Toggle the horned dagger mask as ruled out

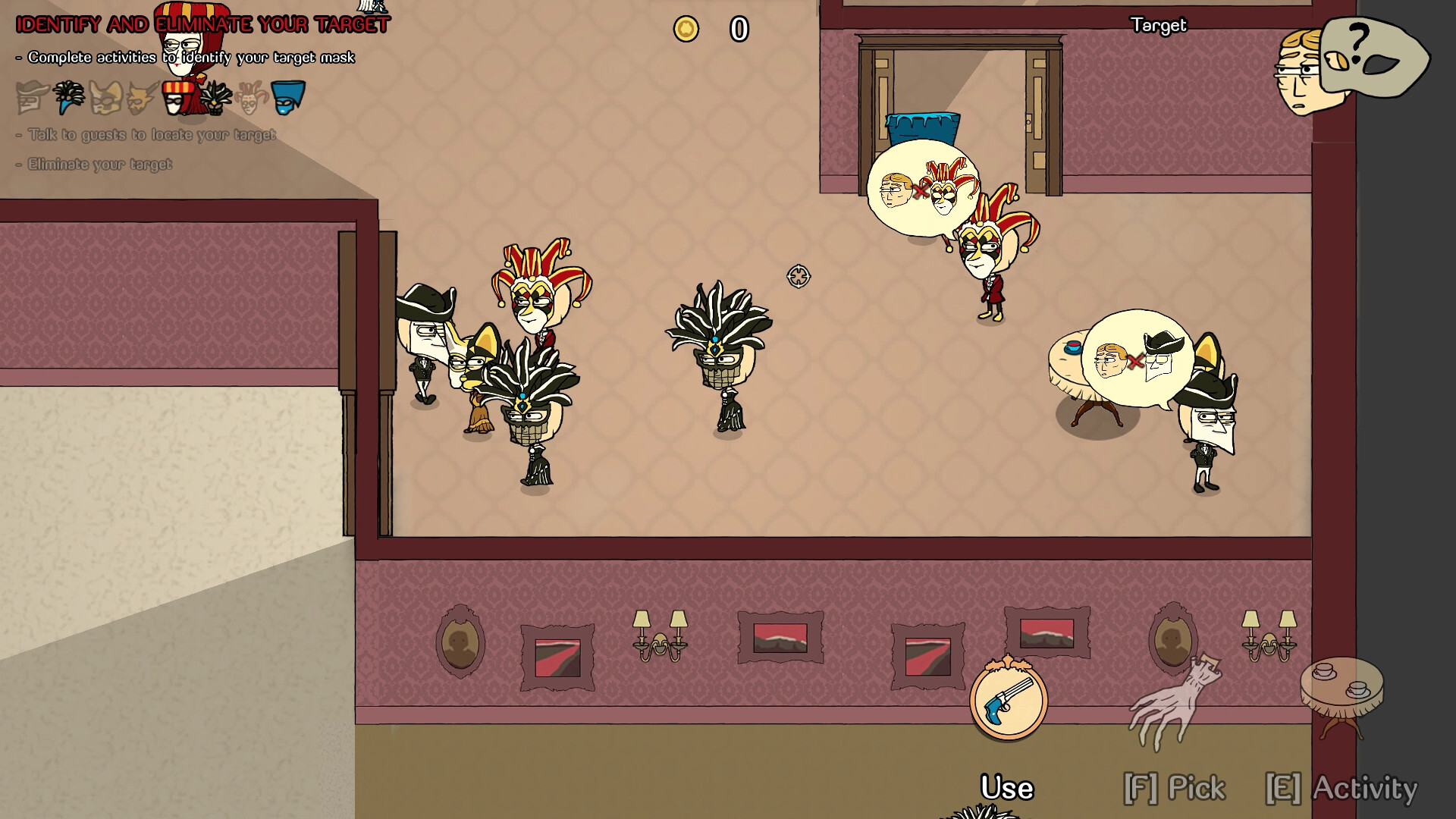click(140, 97)
